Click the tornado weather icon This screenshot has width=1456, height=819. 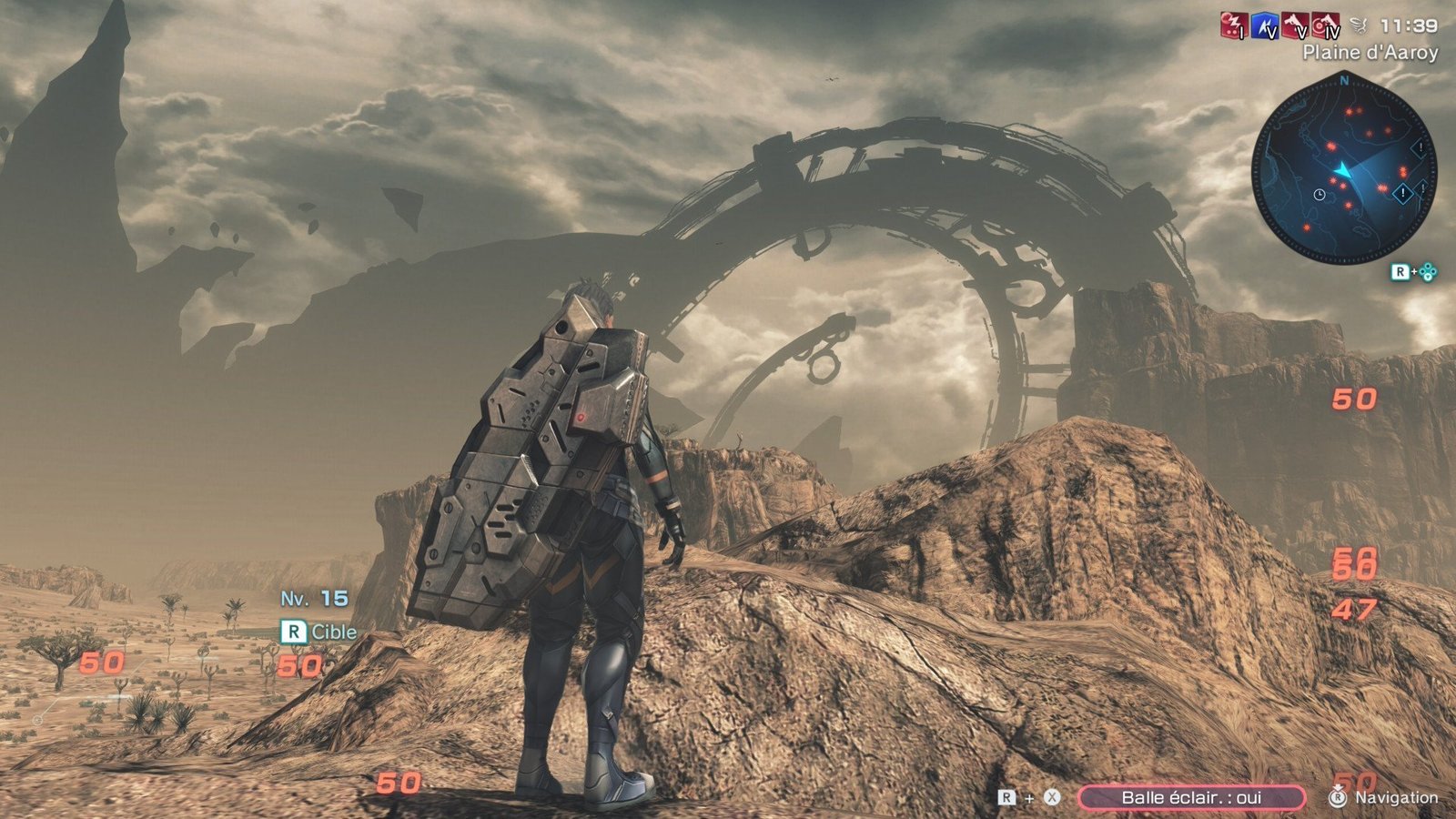(1359, 26)
